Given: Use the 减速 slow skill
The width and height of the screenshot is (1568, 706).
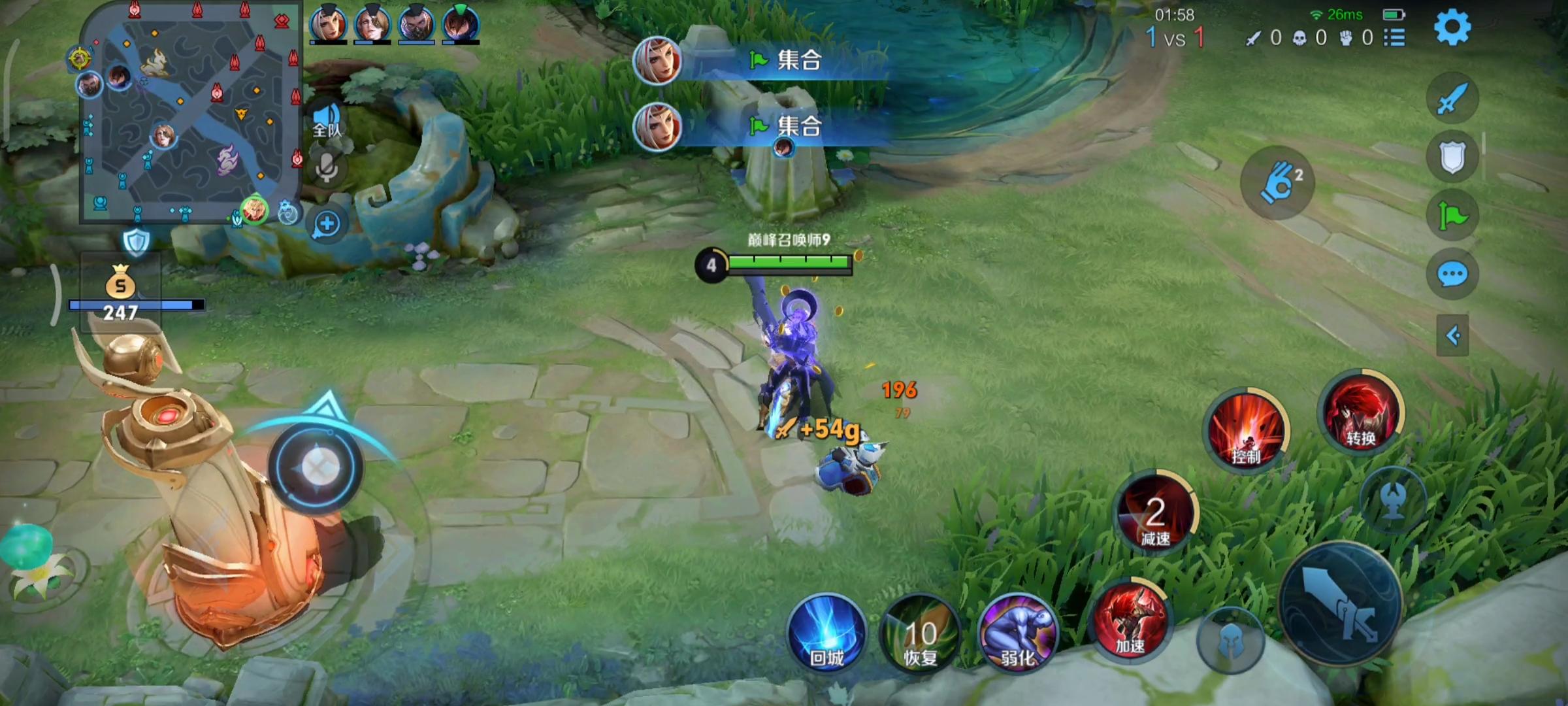Looking at the screenshot, I should point(1155,513).
